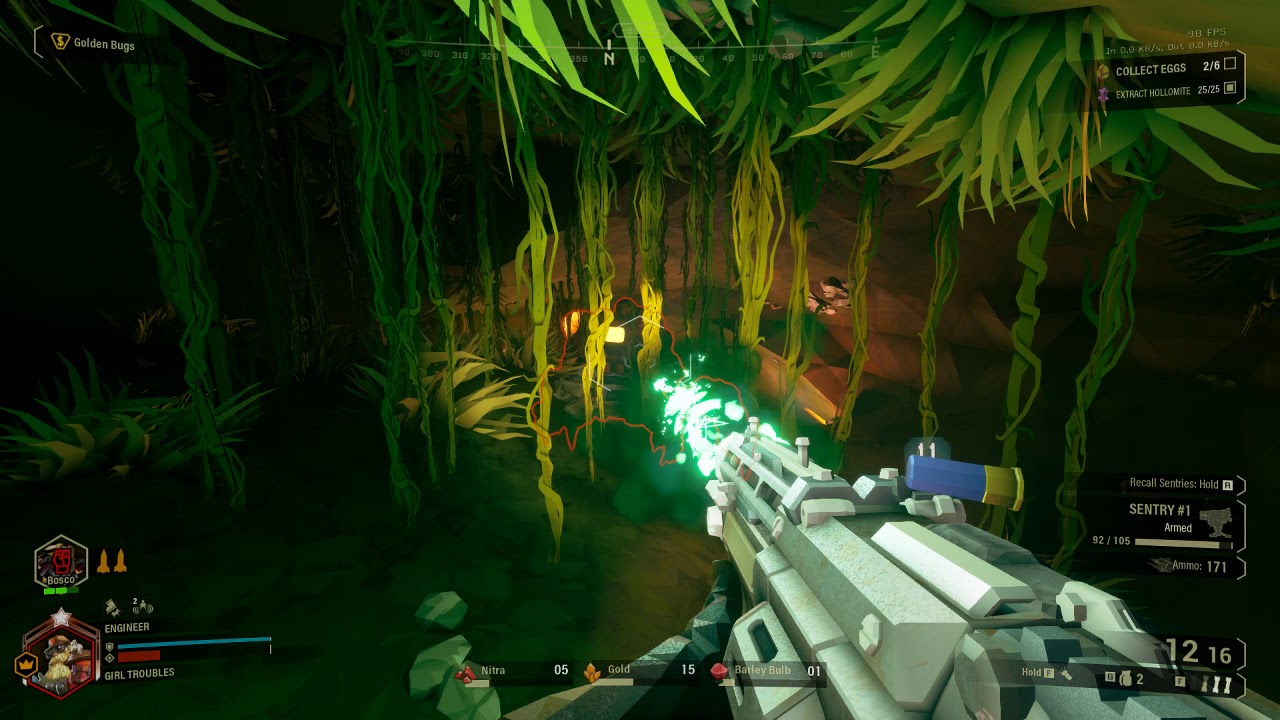Select the Bosco drone portrait
Screen dimensions: 1280x720
pyautogui.click(x=61, y=565)
